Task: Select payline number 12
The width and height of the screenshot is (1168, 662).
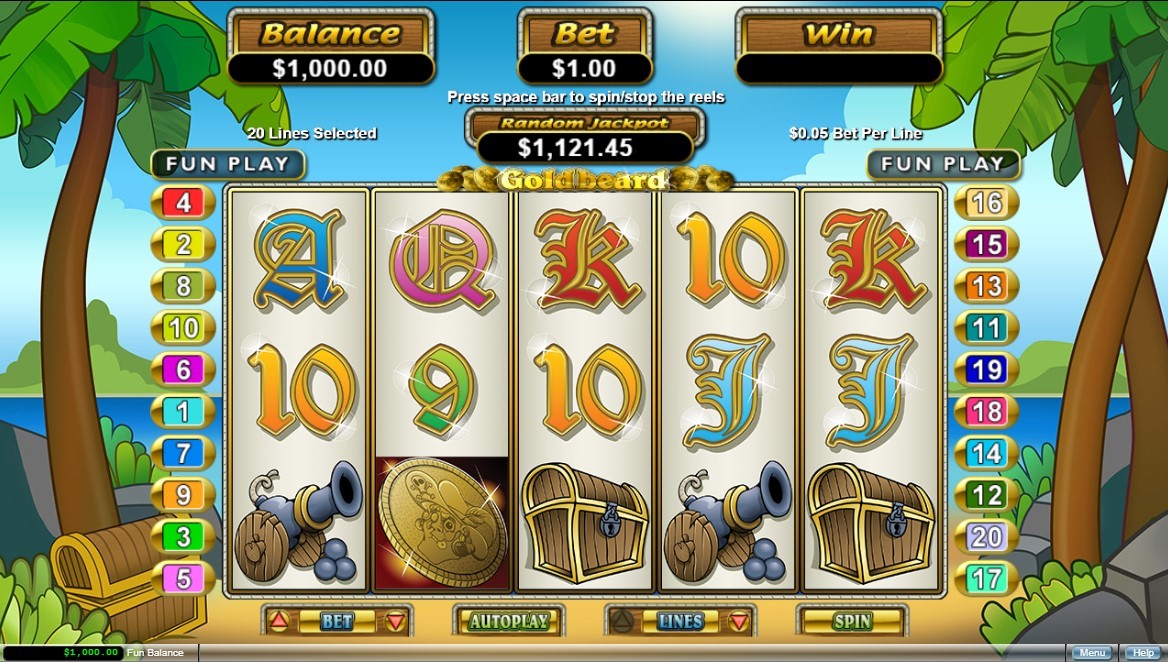Action: (986, 495)
